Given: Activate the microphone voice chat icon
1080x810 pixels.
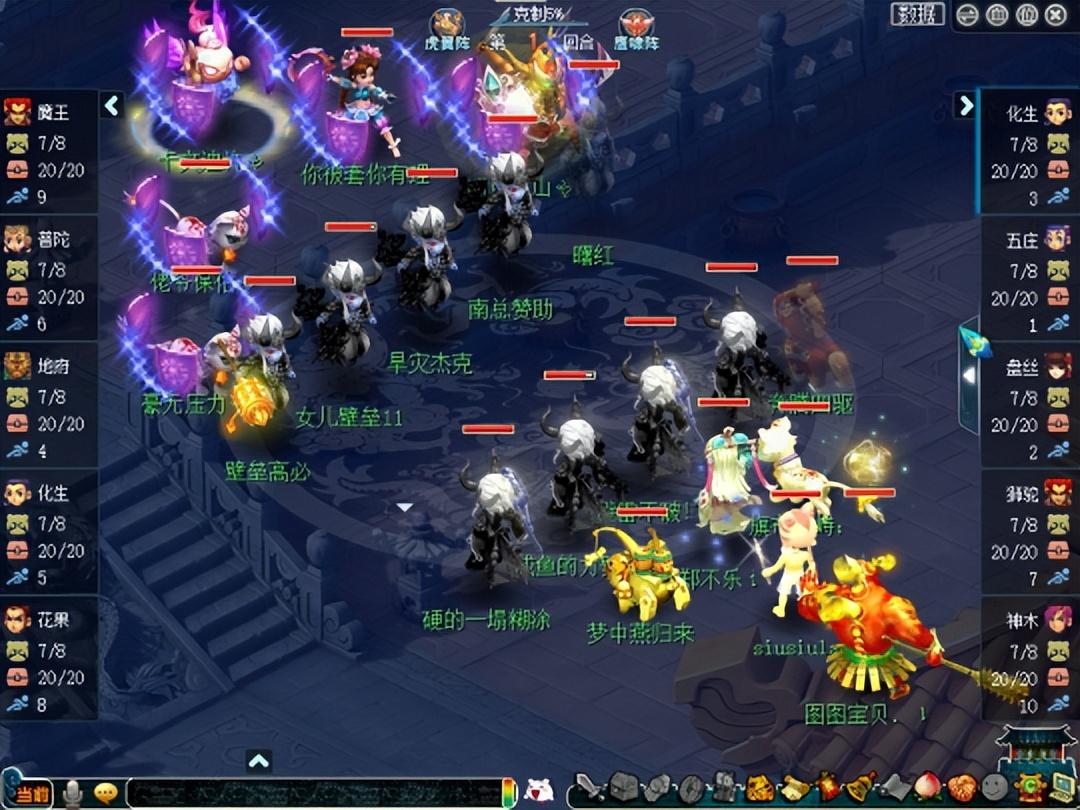Looking at the screenshot, I should (72, 793).
